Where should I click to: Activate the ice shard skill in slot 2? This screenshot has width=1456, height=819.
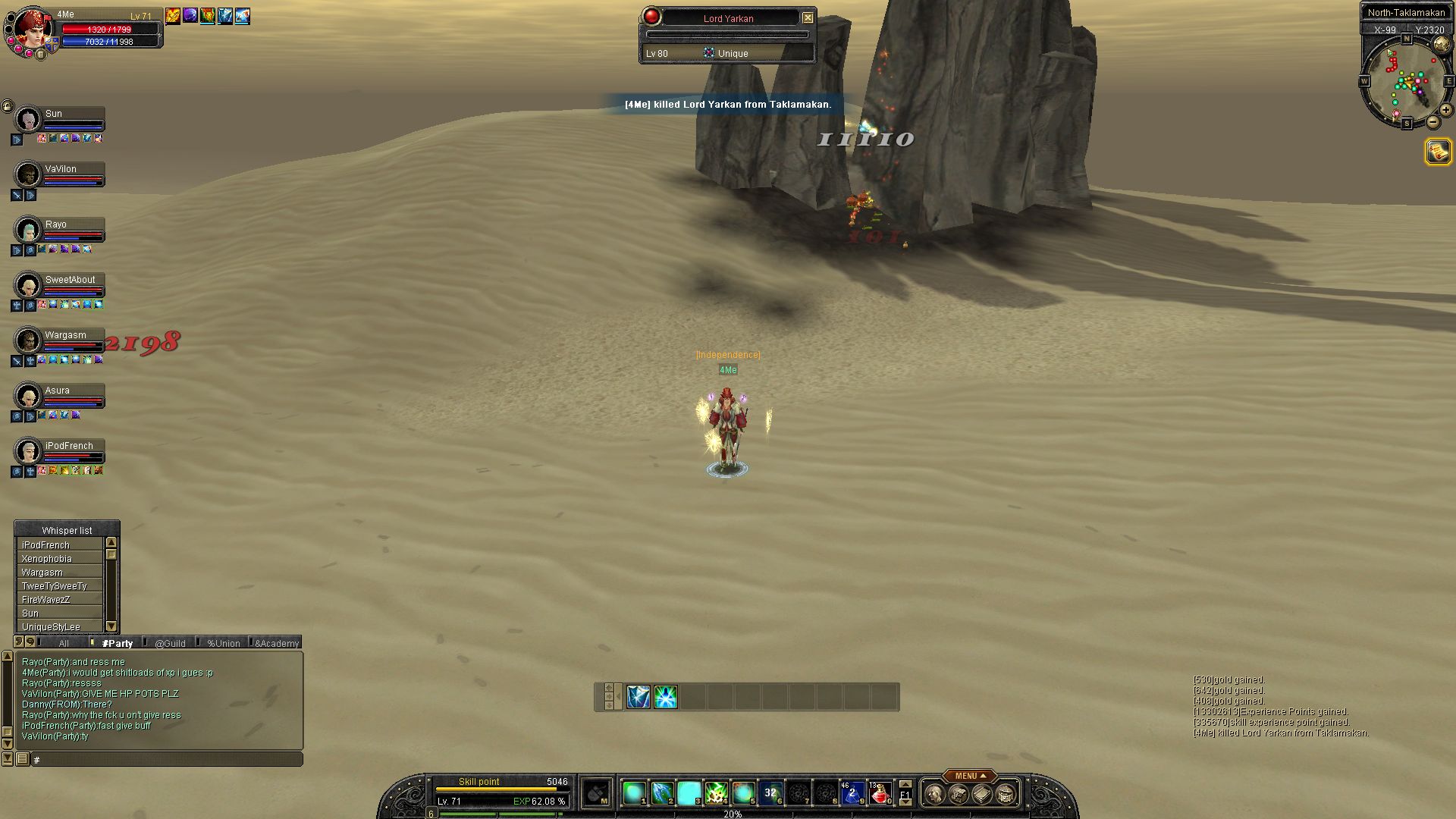tap(661, 793)
